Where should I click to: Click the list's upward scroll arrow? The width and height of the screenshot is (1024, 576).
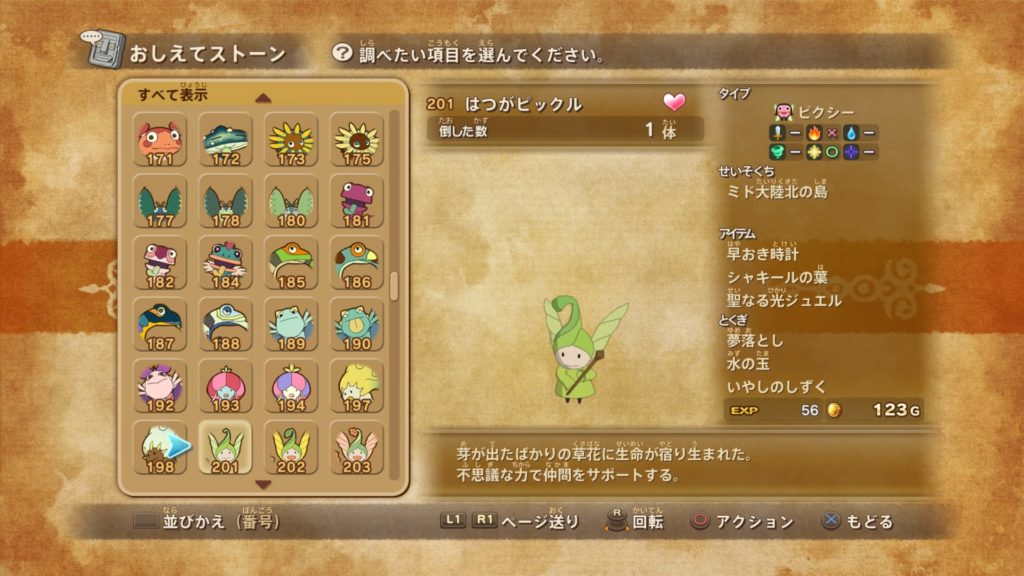tap(263, 98)
